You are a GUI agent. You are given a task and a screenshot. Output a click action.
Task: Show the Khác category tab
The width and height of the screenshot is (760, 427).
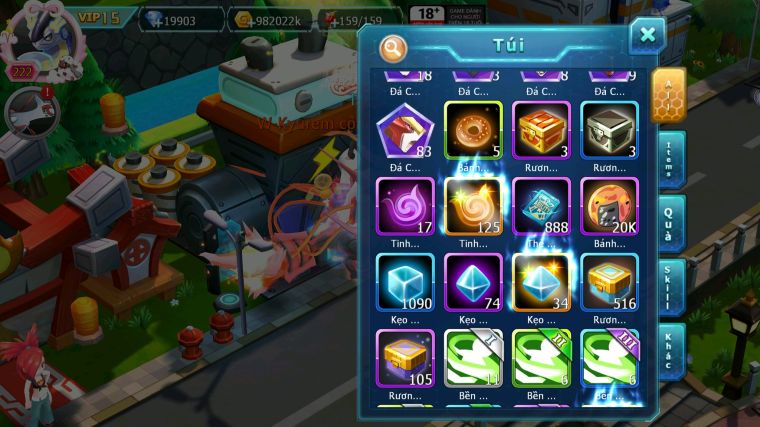pos(668,350)
